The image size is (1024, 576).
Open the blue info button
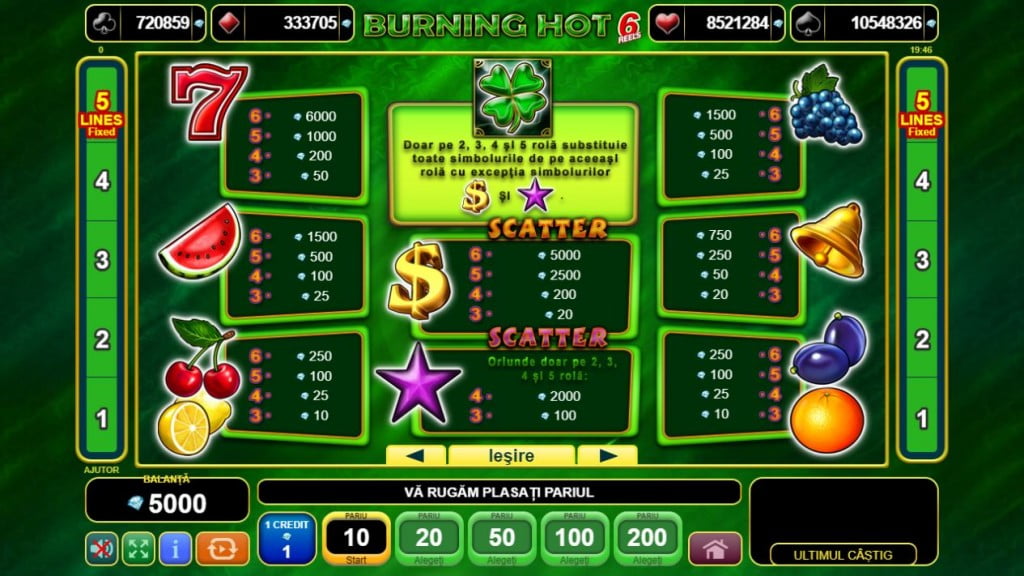176,548
